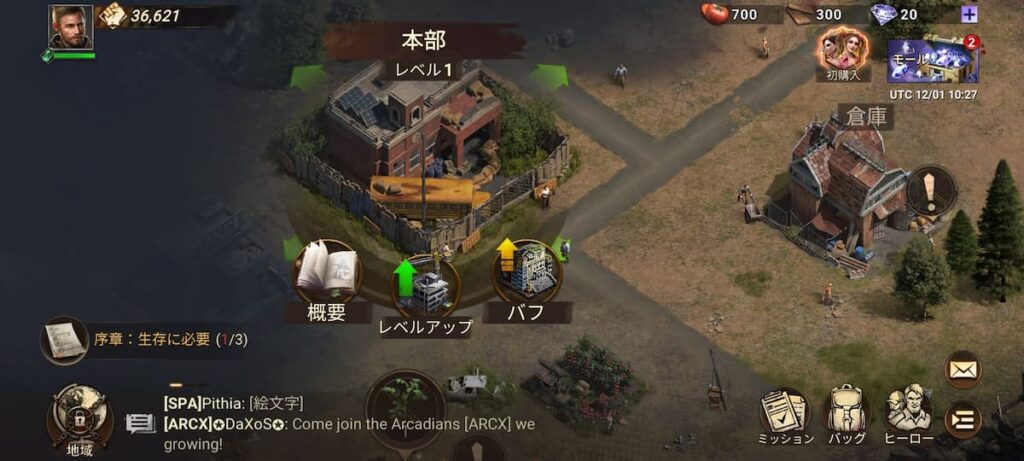
Task: Open the mail envelope inbox
Action: (963, 370)
